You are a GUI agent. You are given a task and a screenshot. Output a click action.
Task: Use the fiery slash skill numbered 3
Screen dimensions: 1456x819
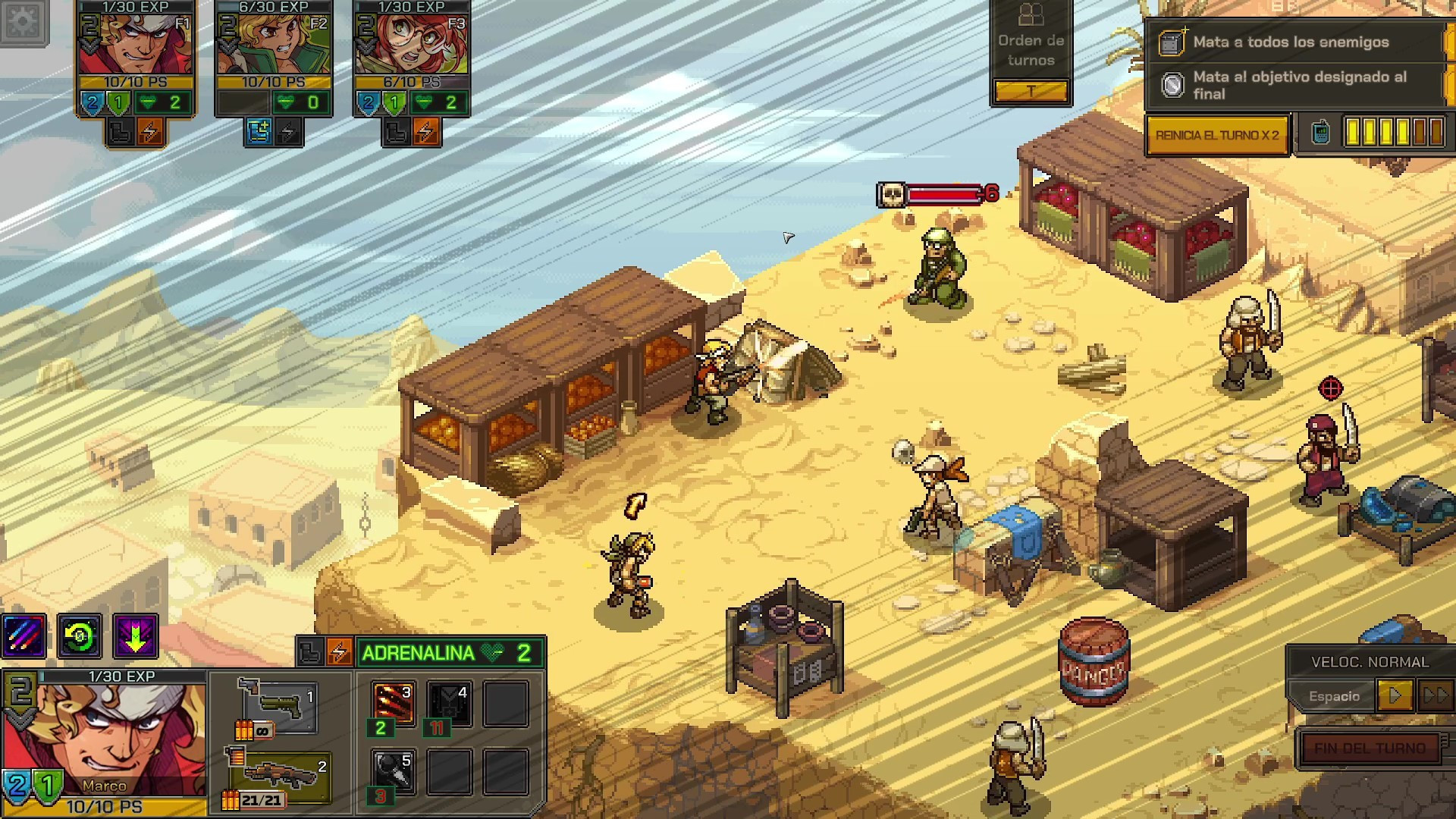coord(394,702)
